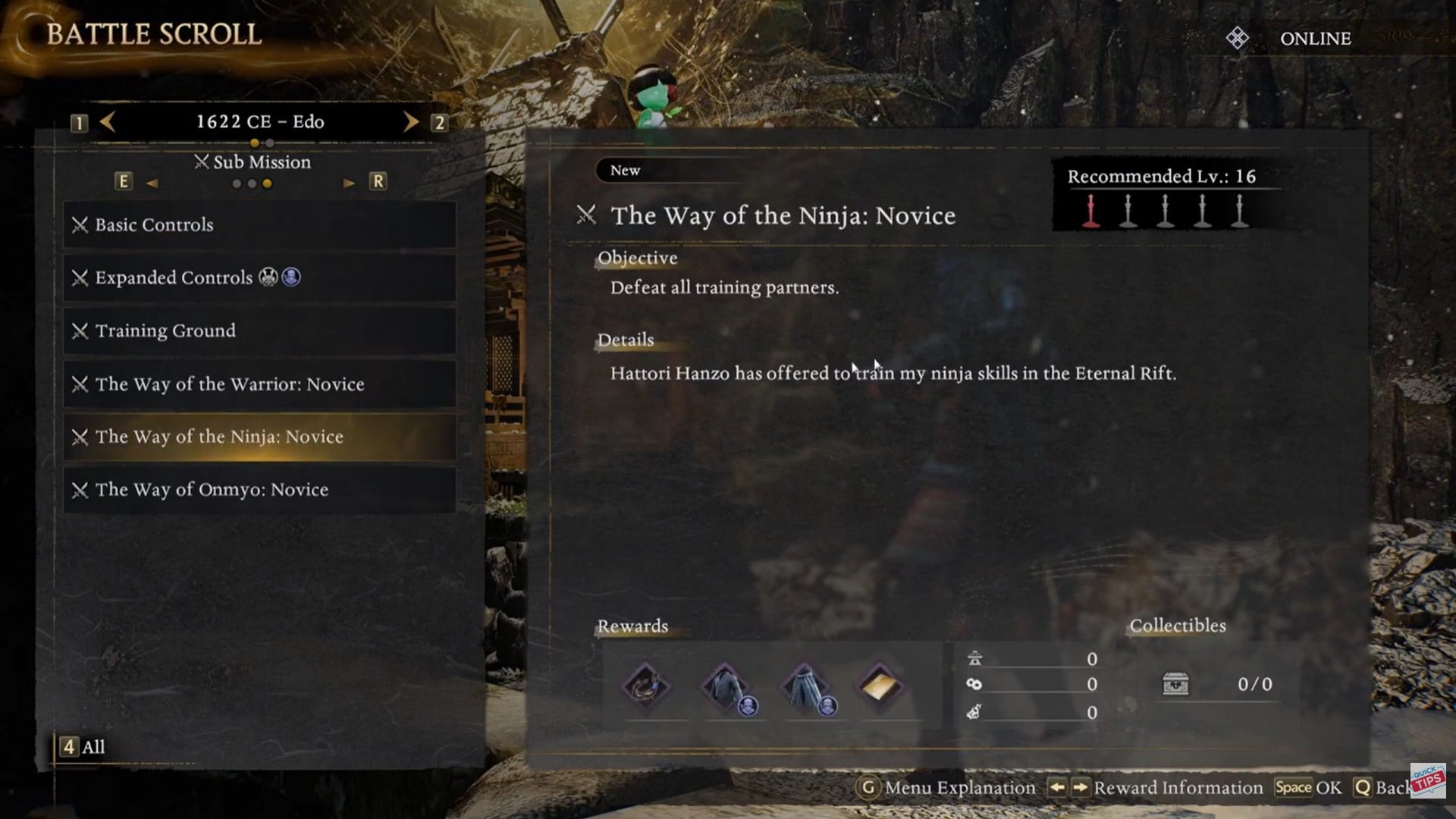Click the Quick Tips channel watermark
Screen dimensions: 1456x819
coord(1428,780)
